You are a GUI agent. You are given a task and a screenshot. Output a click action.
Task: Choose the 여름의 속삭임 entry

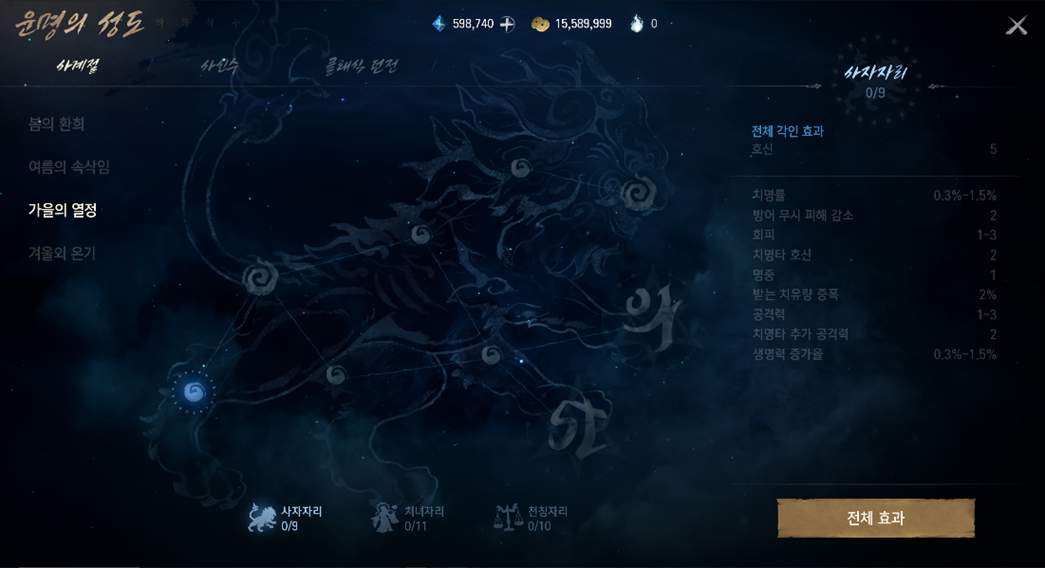(x=69, y=167)
